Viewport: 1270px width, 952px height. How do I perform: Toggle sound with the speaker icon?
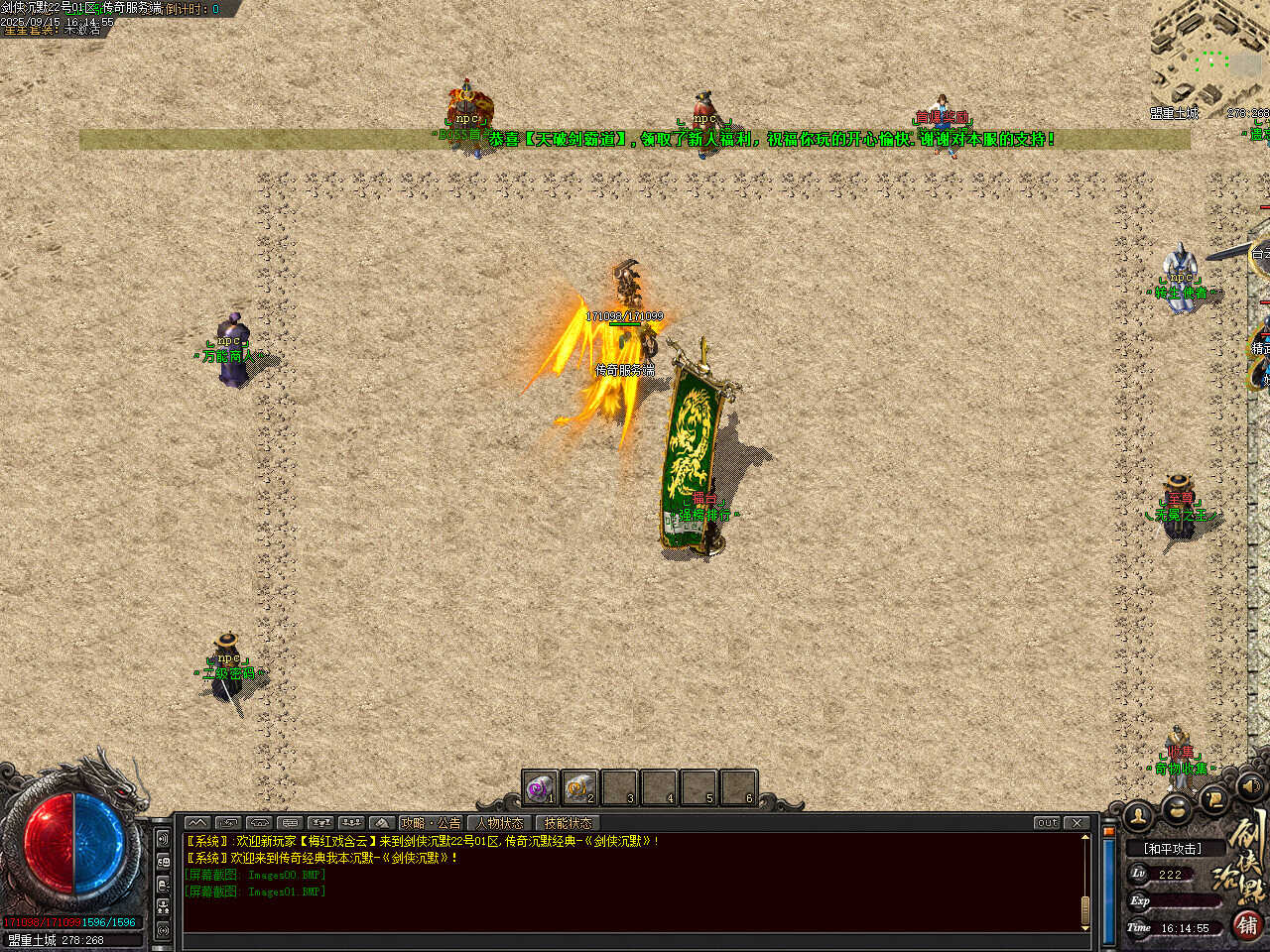[x=1251, y=786]
